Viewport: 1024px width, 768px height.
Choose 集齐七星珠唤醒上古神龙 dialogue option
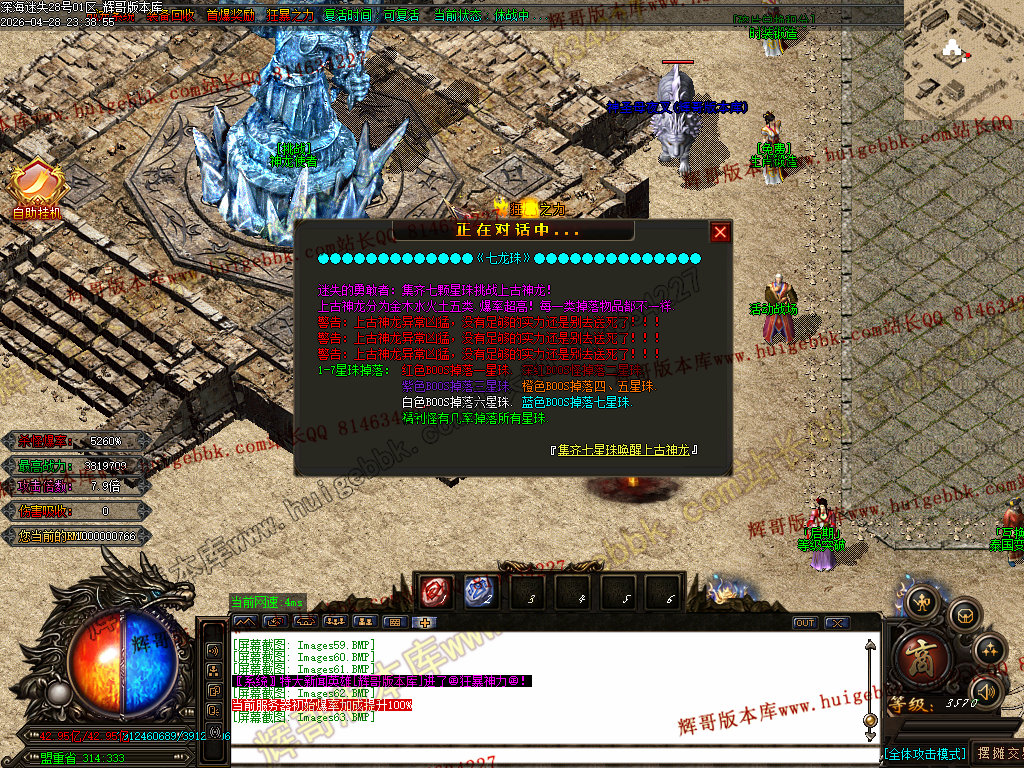coord(626,450)
